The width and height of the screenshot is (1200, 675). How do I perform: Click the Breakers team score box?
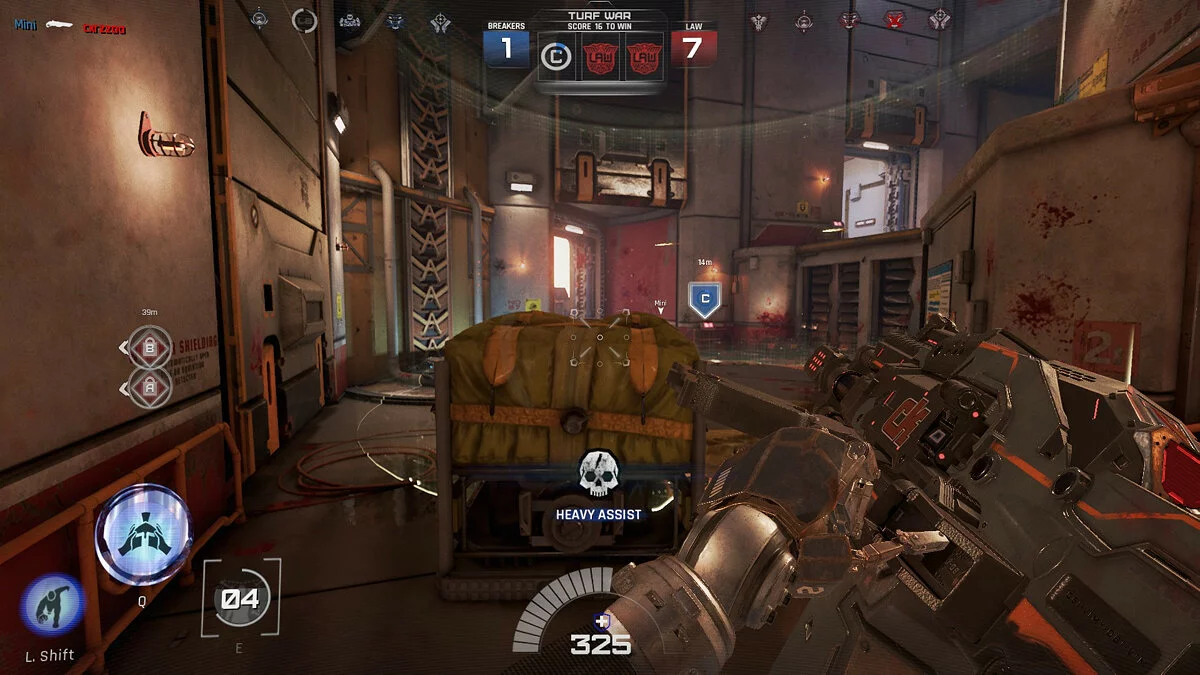click(506, 48)
